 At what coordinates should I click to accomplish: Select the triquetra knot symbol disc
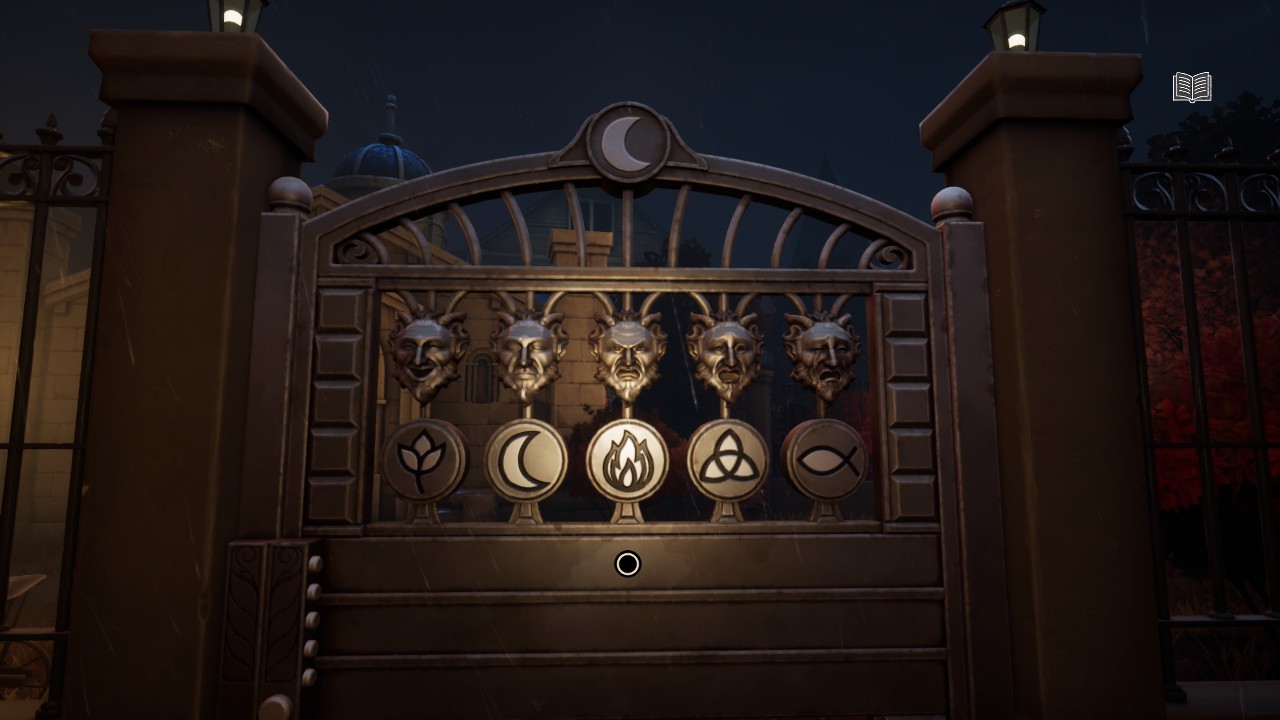[x=727, y=461]
